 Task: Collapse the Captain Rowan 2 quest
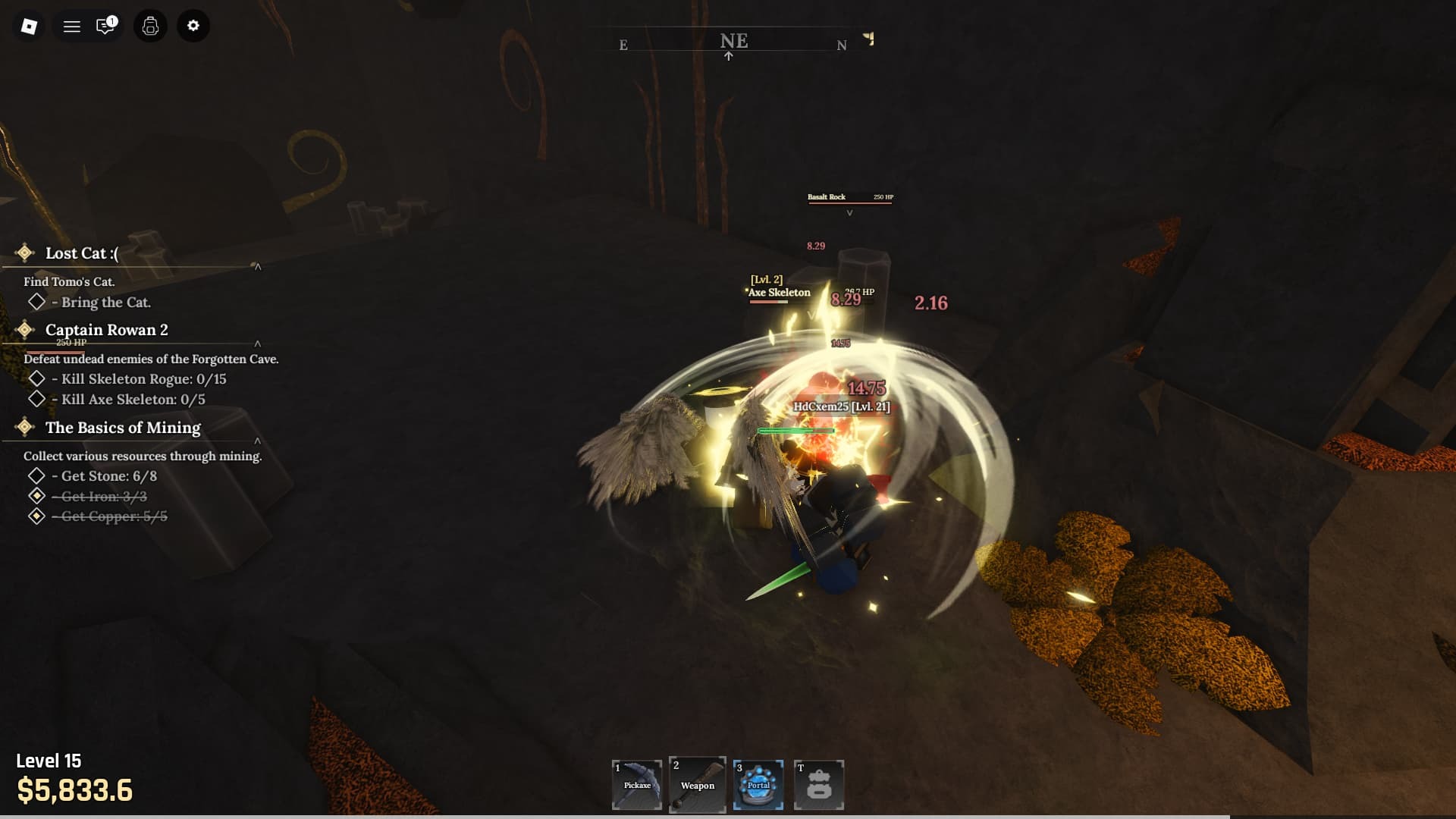pos(258,344)
